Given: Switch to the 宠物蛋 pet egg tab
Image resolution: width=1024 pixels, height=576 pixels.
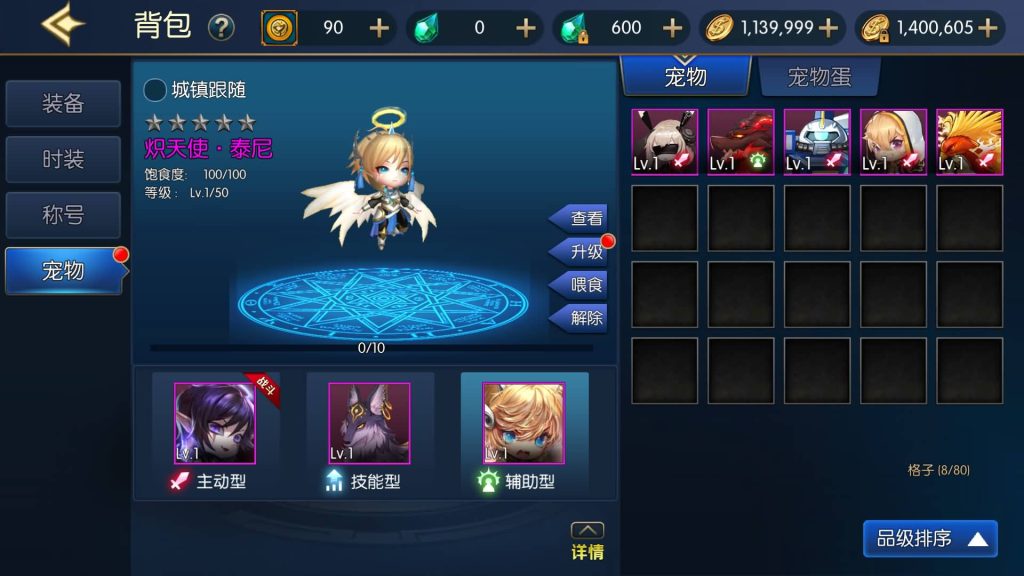Looking at the screenshot, I should click(x=819, y=77).
